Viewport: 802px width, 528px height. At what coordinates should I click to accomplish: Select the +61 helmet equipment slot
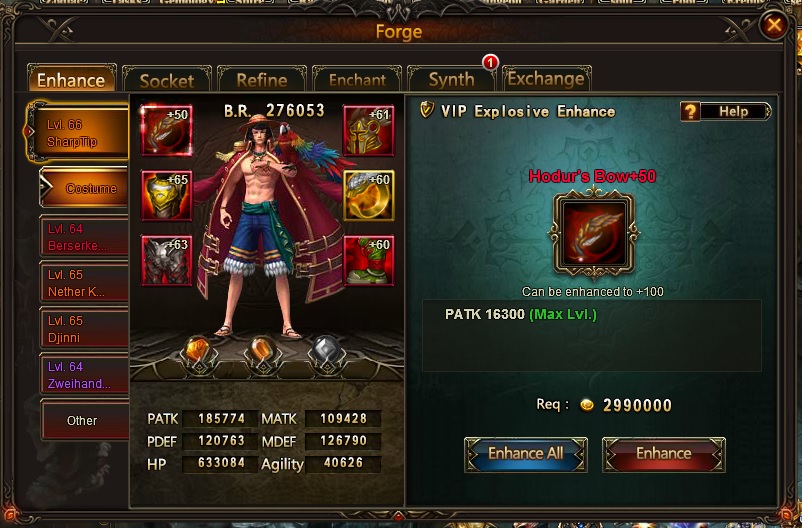pos(369,129)
